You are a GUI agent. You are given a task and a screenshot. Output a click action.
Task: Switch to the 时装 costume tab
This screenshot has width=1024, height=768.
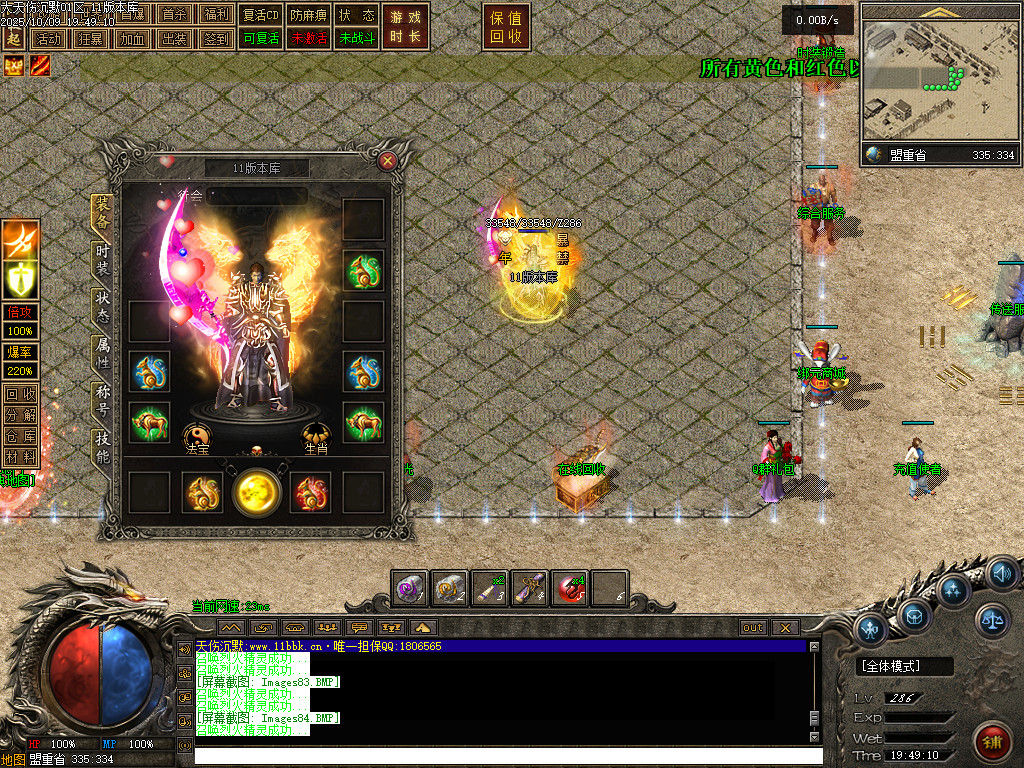click(102, 258)
